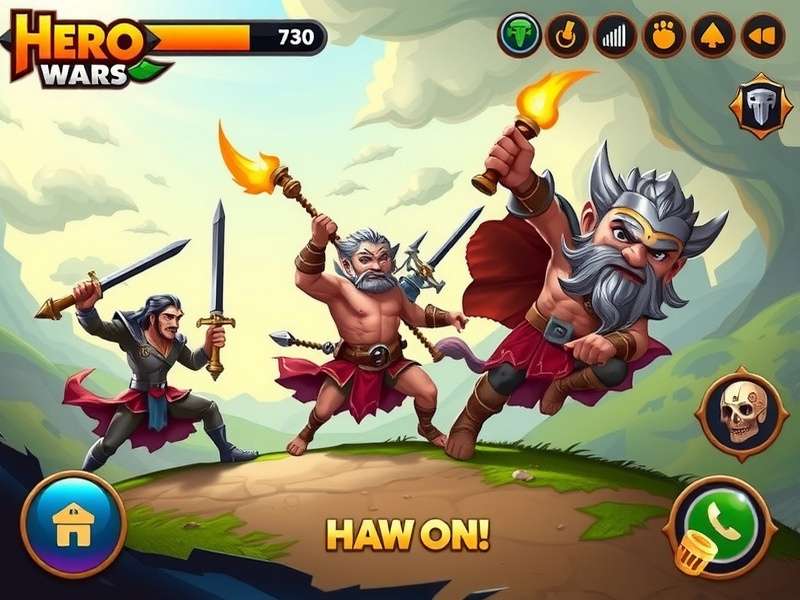Click the double-arrow rewind button
800x600 pixels.
762,36
